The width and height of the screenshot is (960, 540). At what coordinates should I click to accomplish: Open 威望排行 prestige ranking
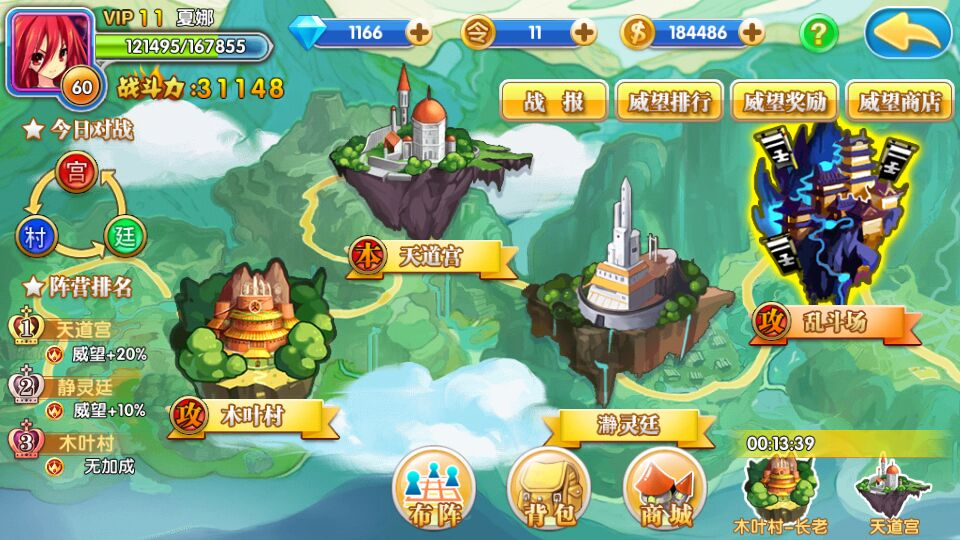tap(669, 101)
